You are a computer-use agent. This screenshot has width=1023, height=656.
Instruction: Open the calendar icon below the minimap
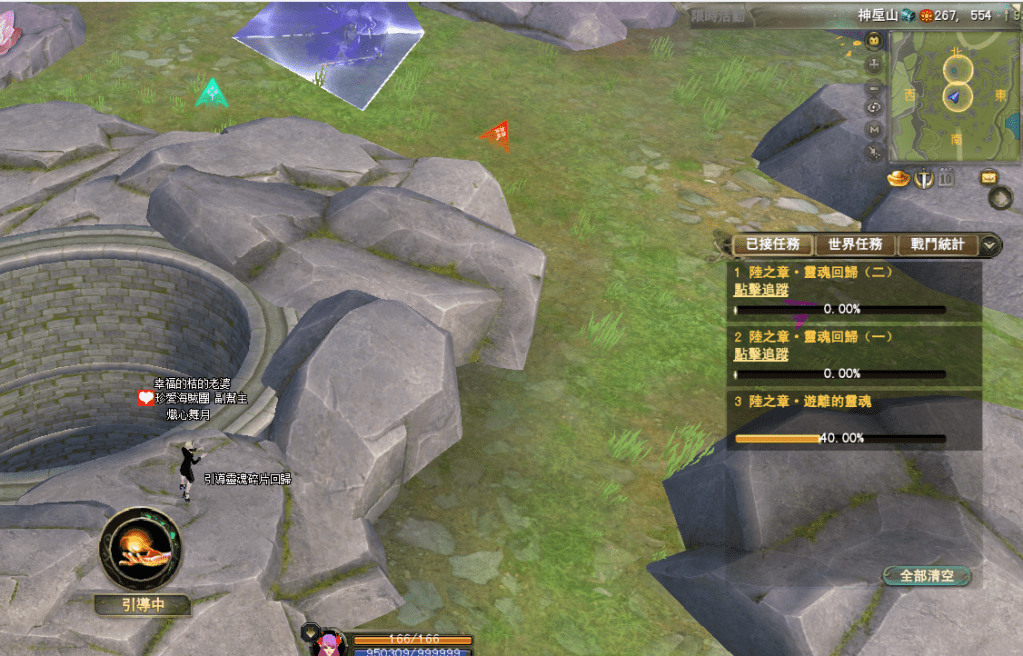pos(947,178)
